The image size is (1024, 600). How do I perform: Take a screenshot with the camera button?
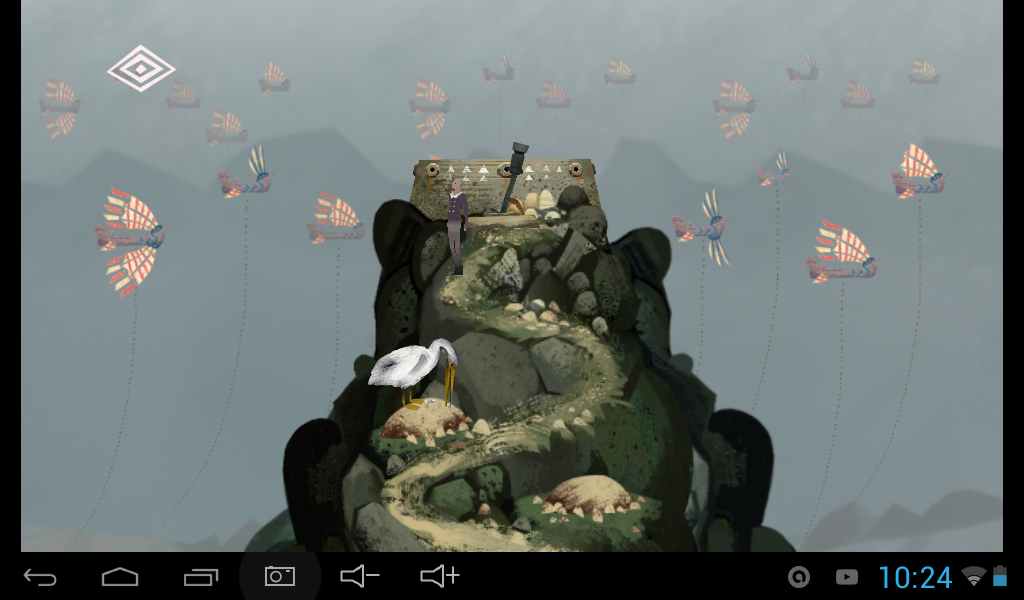click(279, 576)
